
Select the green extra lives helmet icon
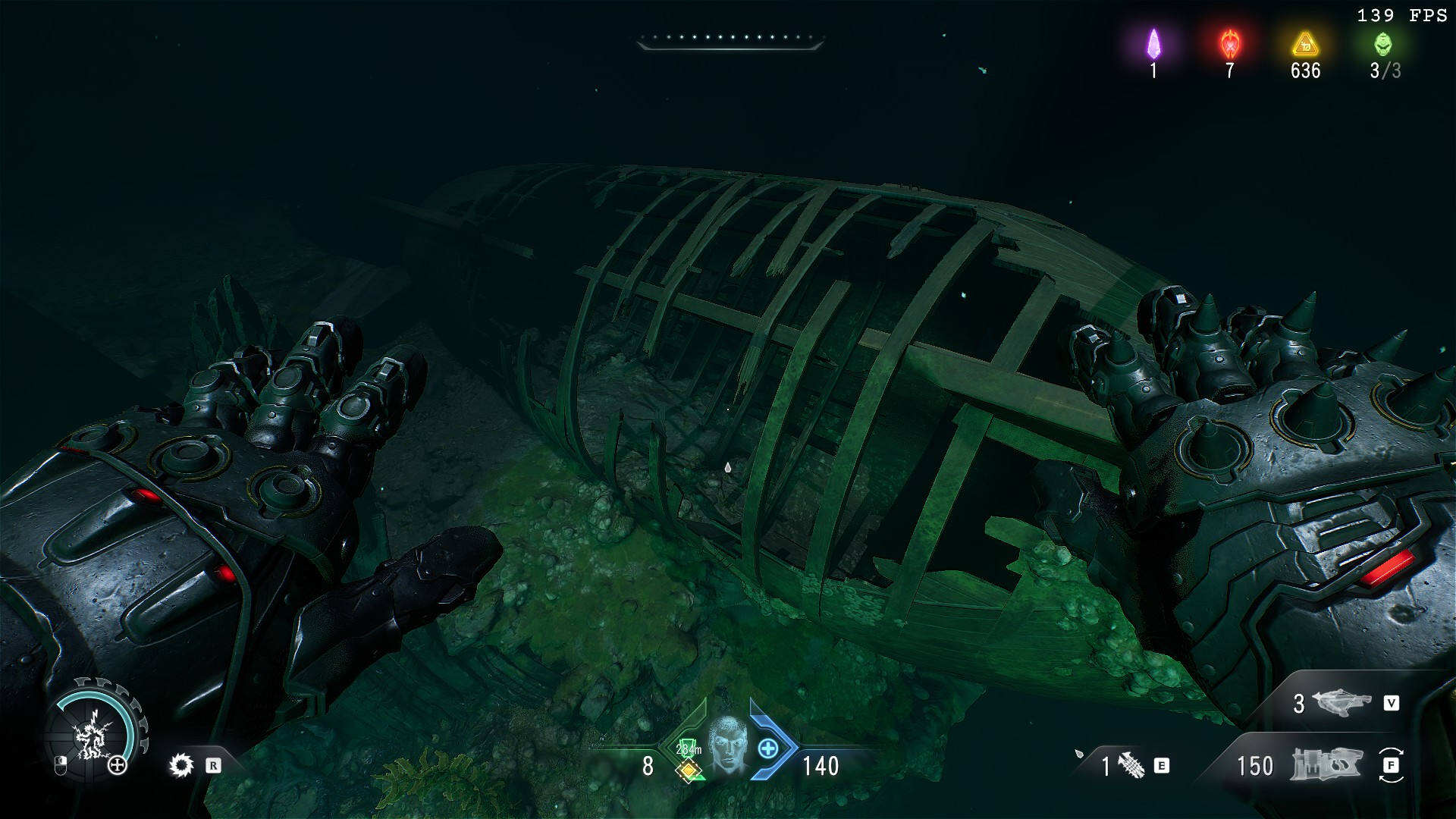pos(1383,44)
